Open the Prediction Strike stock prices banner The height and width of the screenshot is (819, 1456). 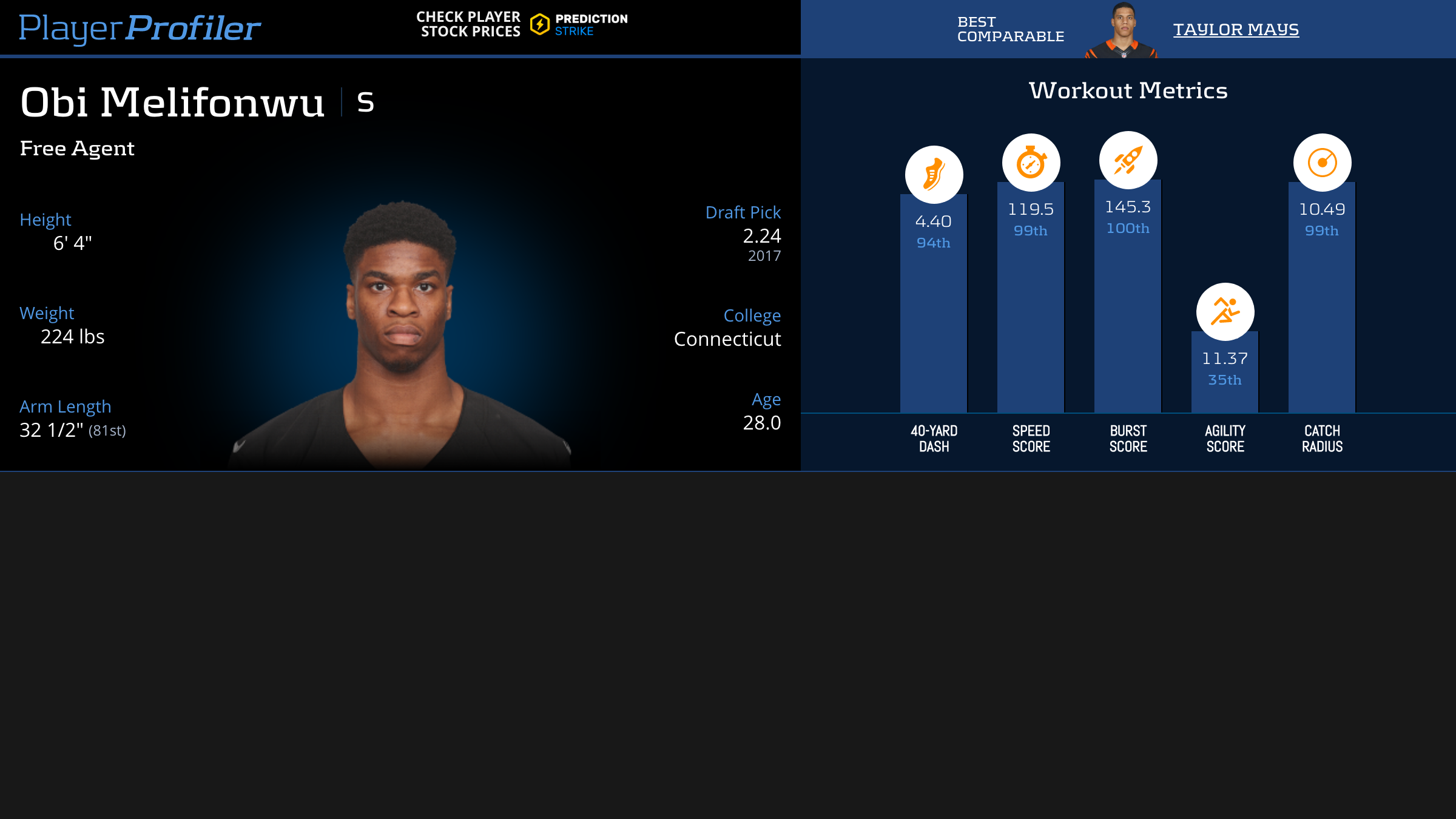(x=522, y=24)
